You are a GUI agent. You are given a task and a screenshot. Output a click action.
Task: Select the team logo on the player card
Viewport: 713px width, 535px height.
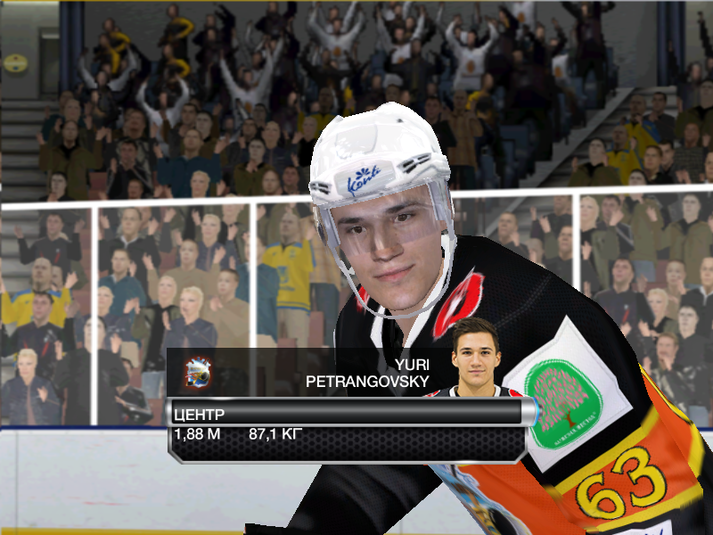[x=199, y=373]
